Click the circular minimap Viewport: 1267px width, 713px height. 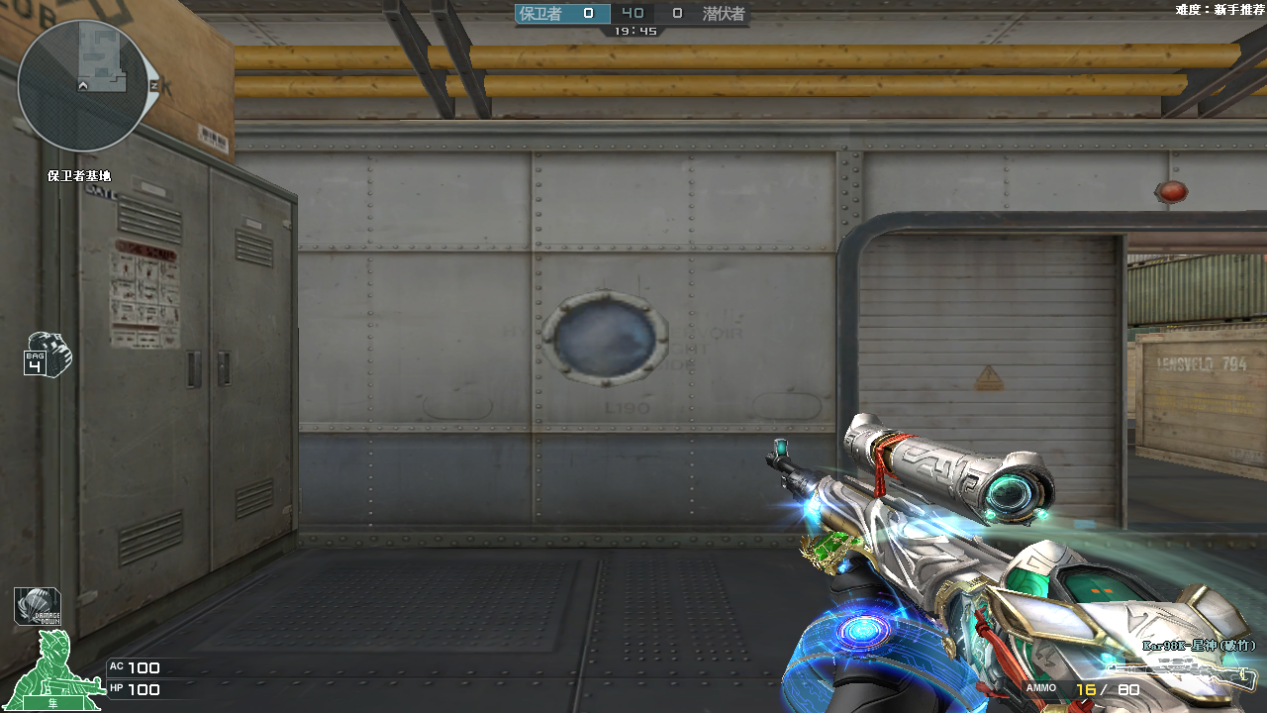coord(82,86)
